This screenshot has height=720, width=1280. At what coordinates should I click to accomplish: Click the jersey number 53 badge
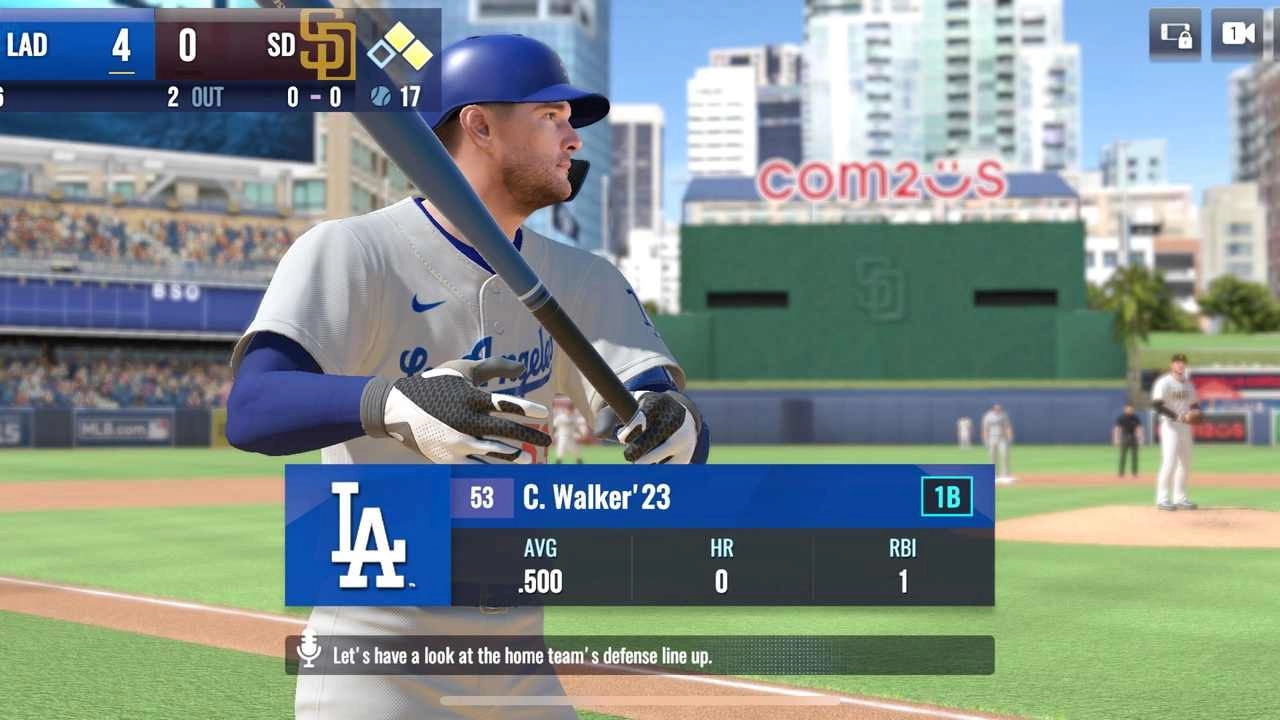point(481,497)
